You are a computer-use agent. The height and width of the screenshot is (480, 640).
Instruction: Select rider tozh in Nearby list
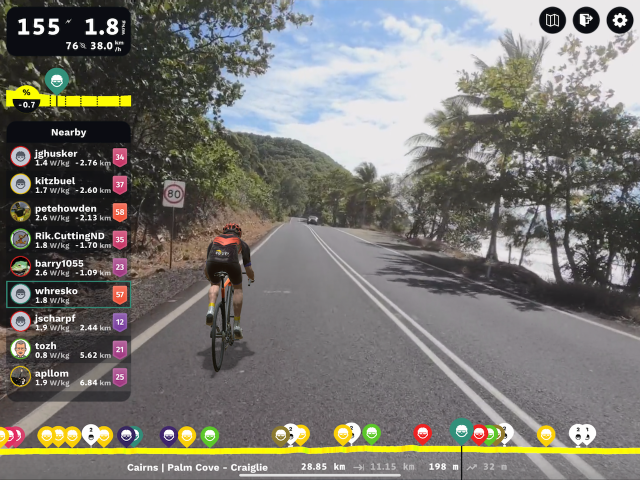pyautogui.click(x=68, y=349)
